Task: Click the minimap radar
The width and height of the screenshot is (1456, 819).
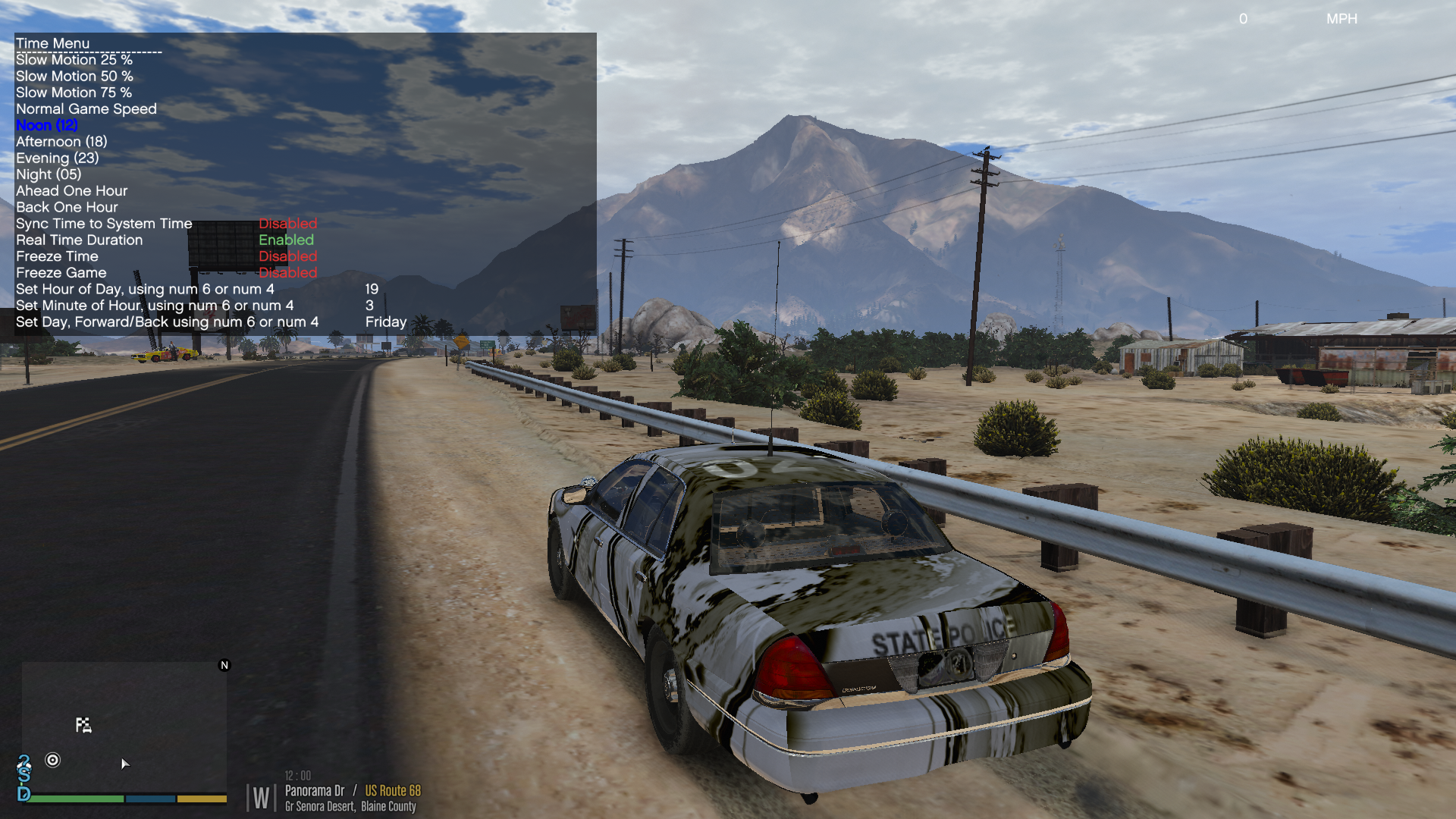Action: [x=124, y=728]
